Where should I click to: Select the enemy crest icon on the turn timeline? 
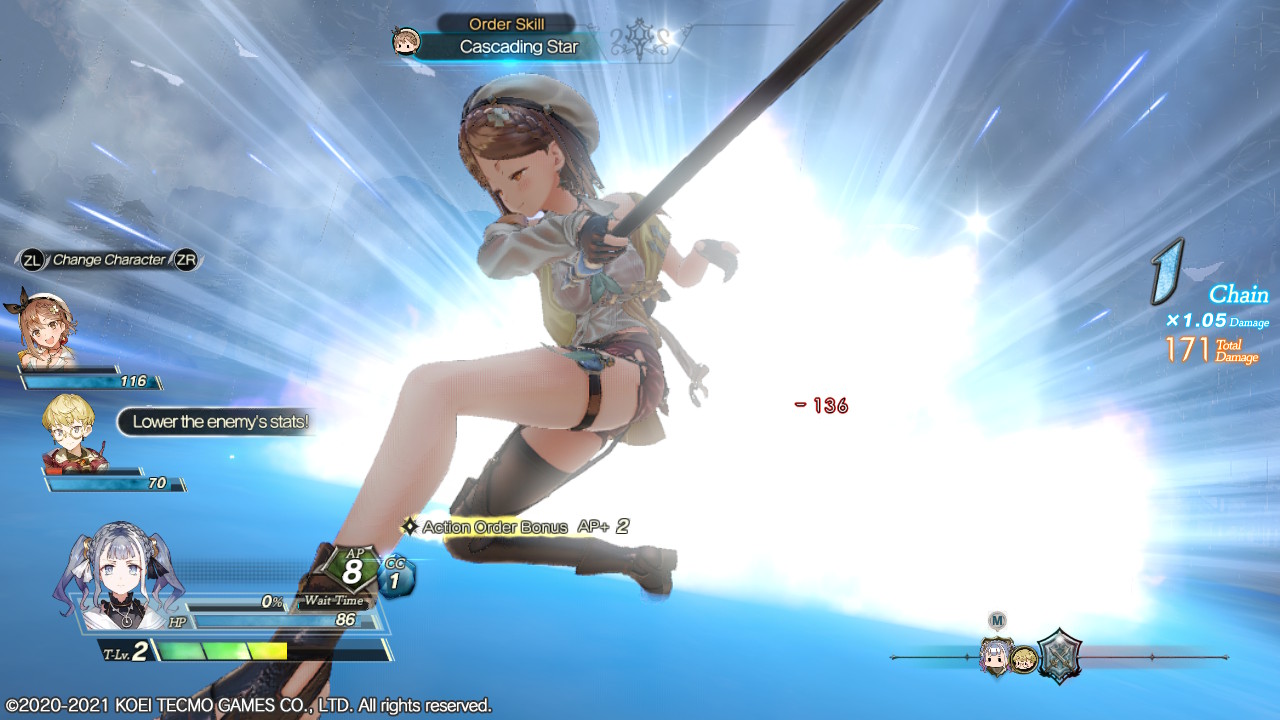[1058, 656]
